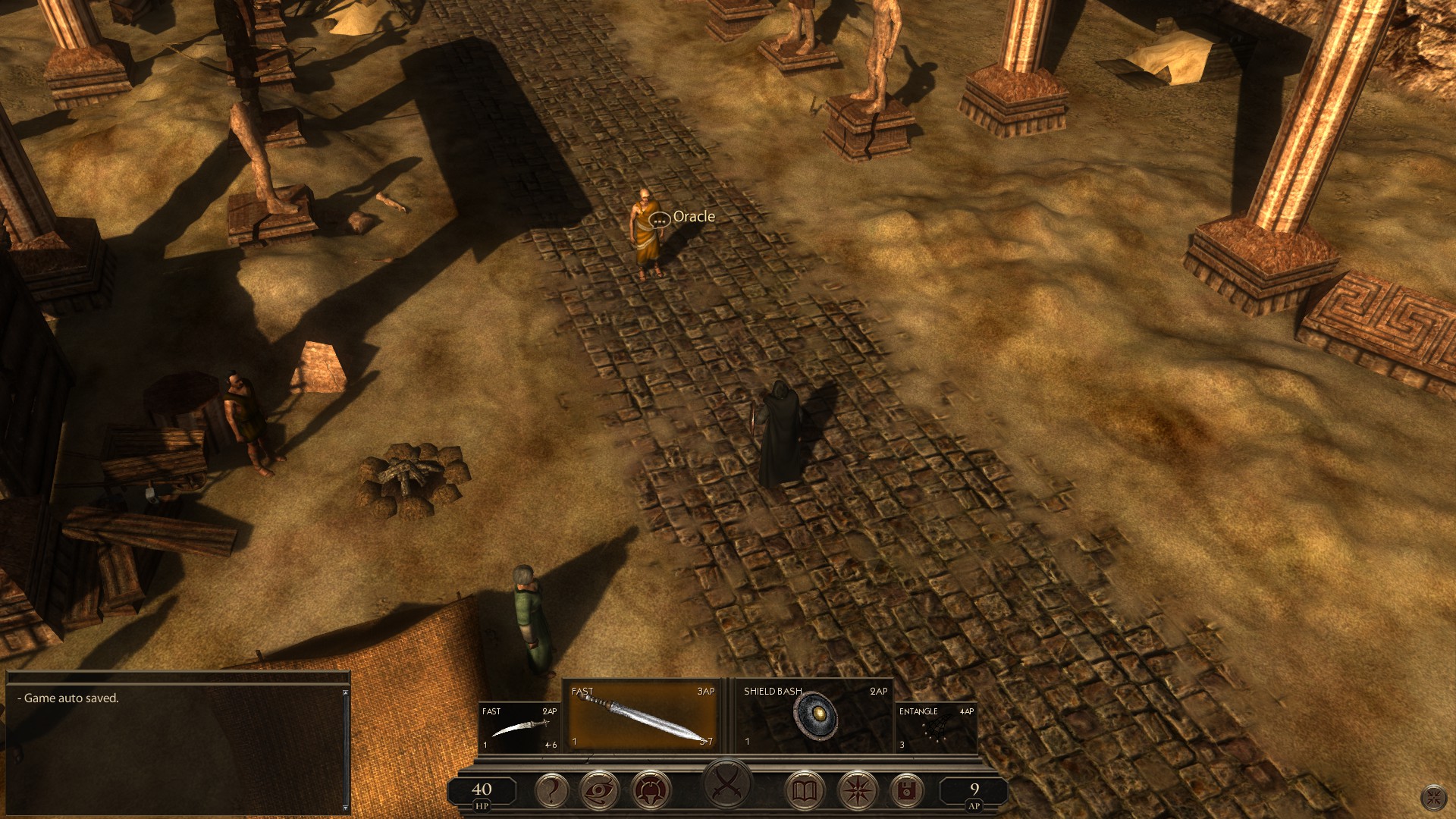Choose the highlighted sword Fast attack
The image size is (1456, 819).
click(x=641, y=717)
